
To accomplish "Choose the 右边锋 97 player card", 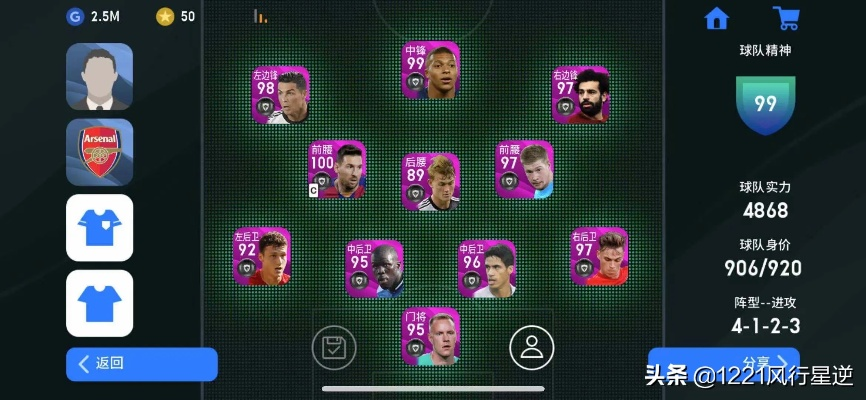I will (581, 95).
